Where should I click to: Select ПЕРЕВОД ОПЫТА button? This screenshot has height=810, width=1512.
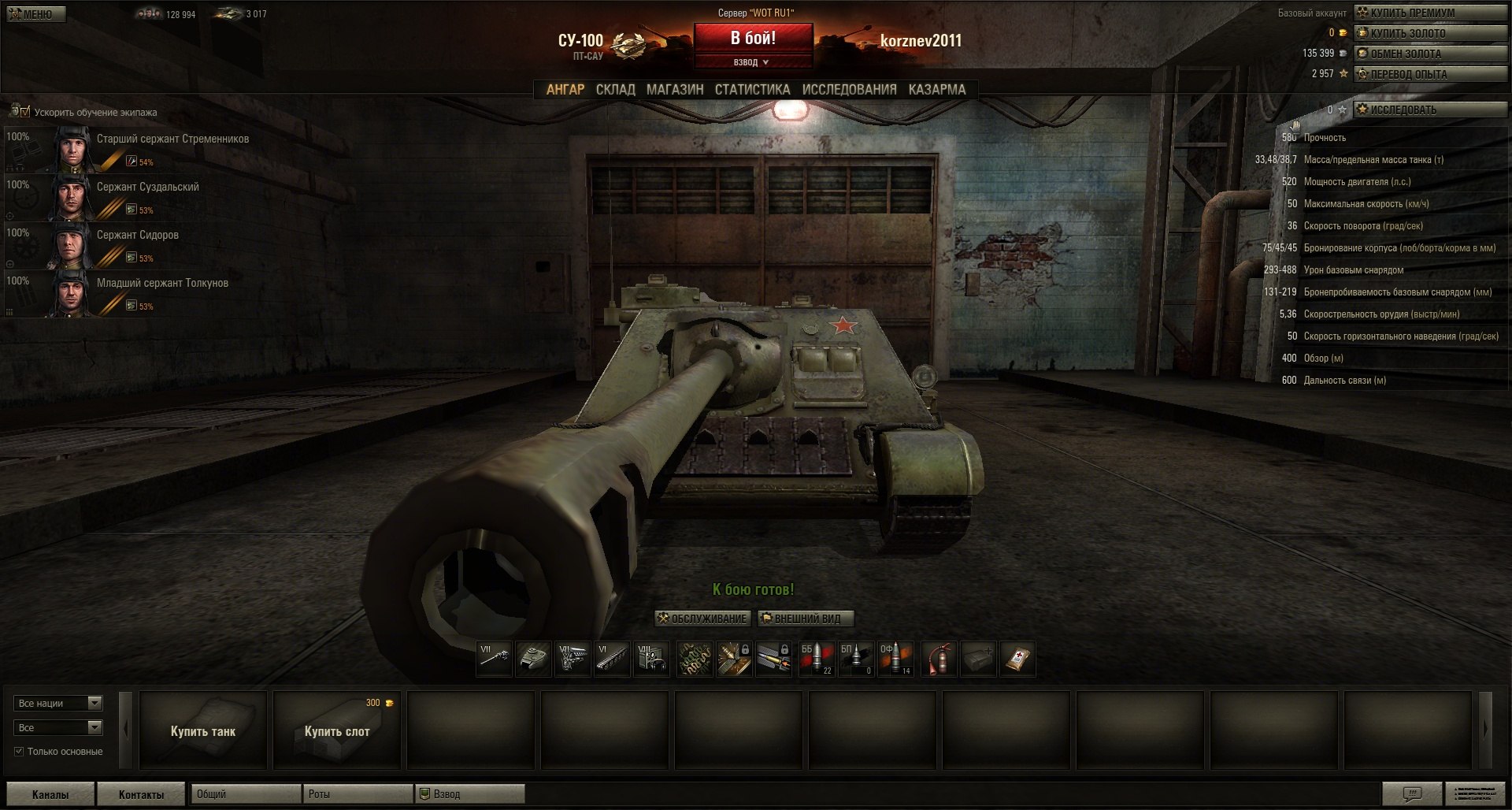(1429, 74)
